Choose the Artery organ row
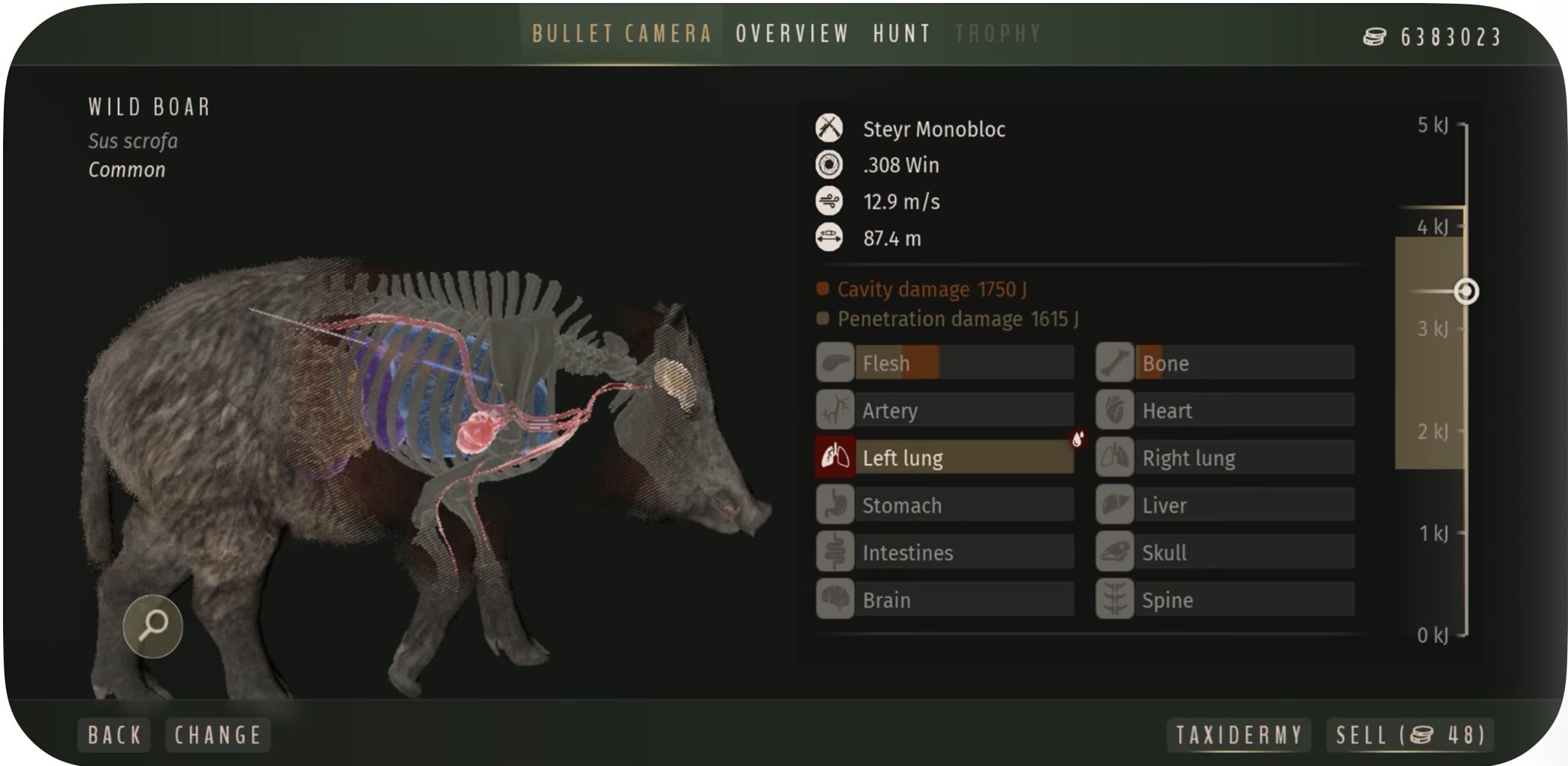The height and width of the screenshot is (766, 1568). click(x=945, y=410)
